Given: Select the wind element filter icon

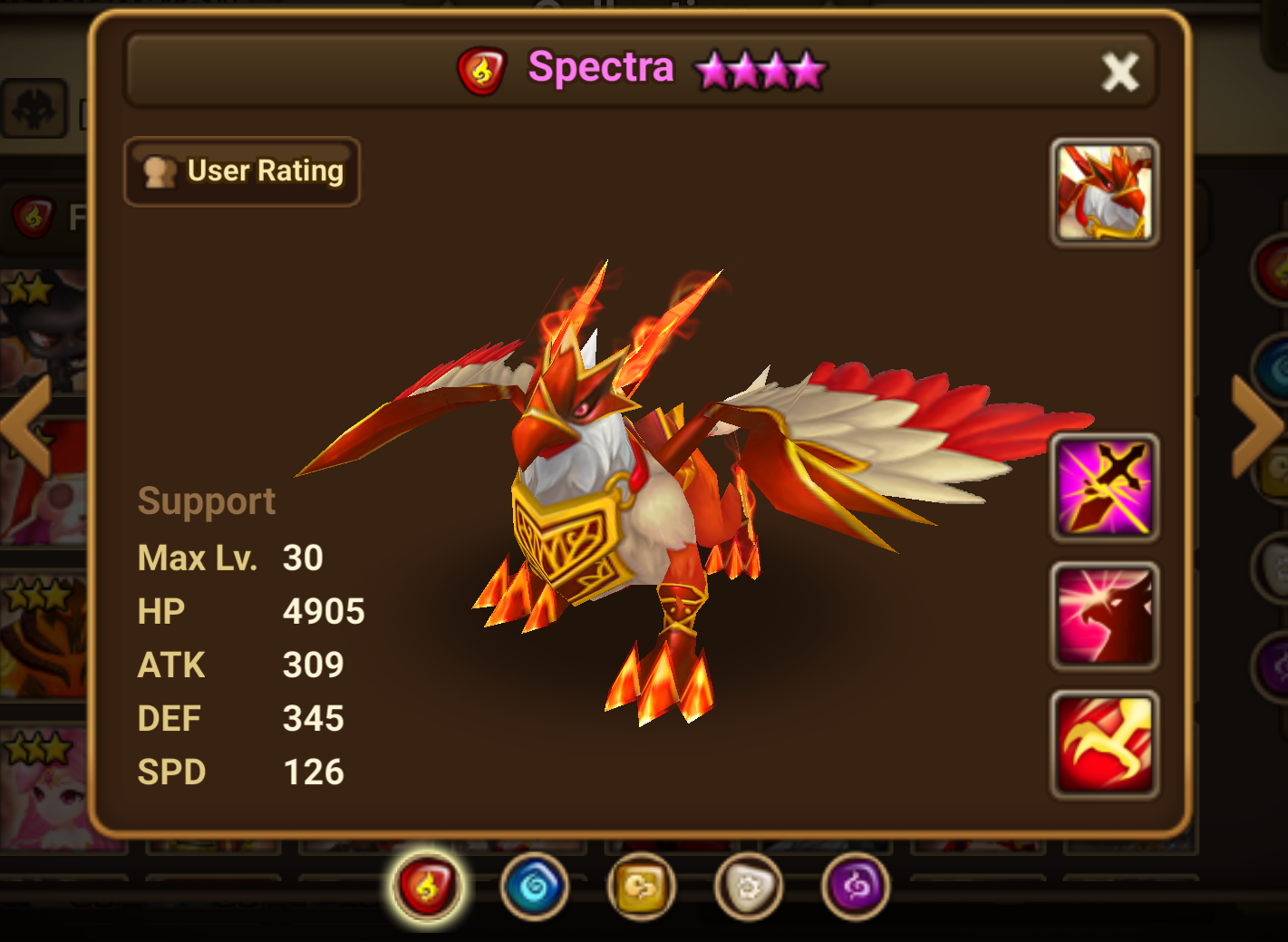Looking at the screenshot, I should pos(641,887).
